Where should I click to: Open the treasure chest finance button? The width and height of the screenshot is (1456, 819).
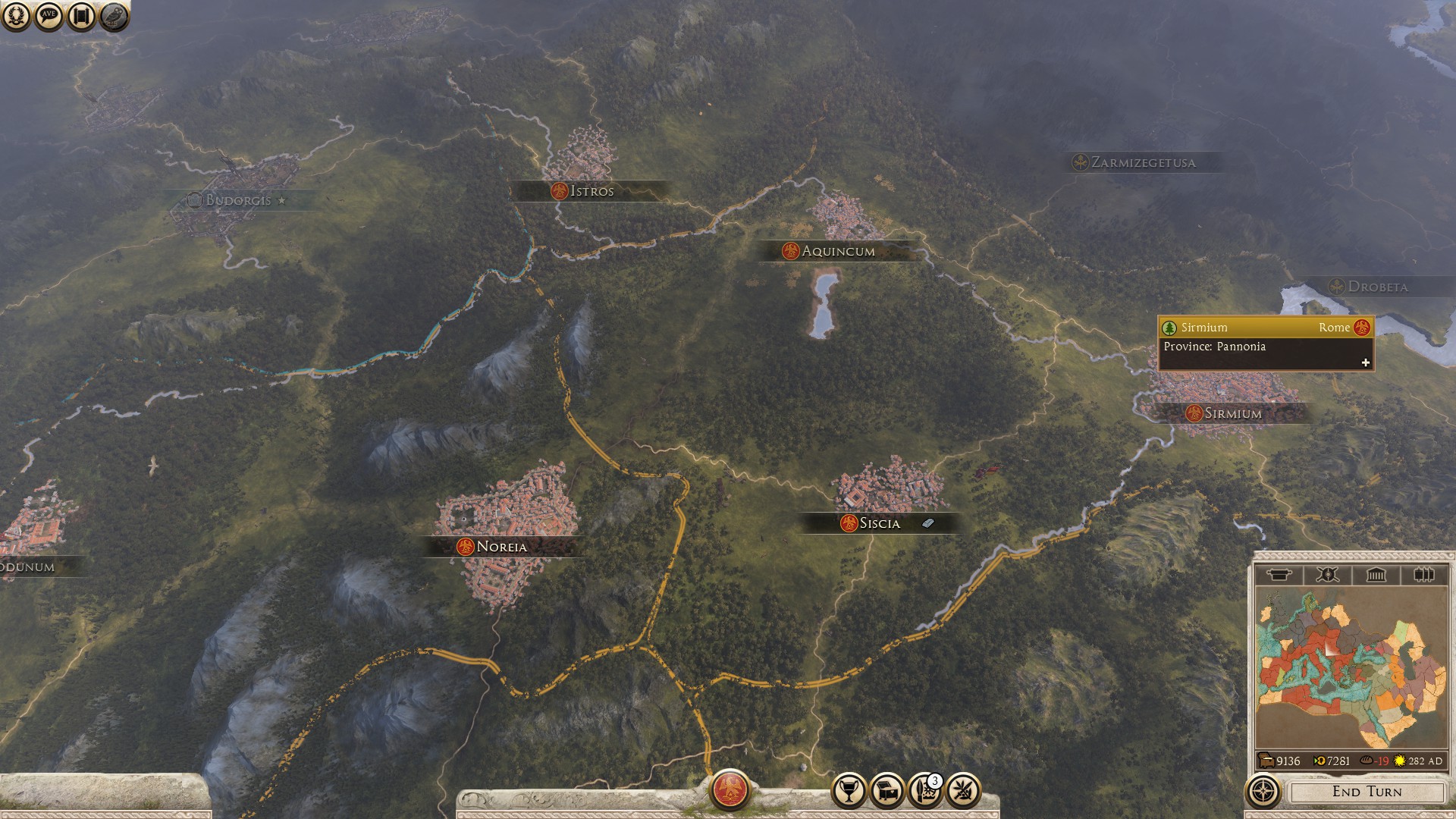tap(887, 791)
